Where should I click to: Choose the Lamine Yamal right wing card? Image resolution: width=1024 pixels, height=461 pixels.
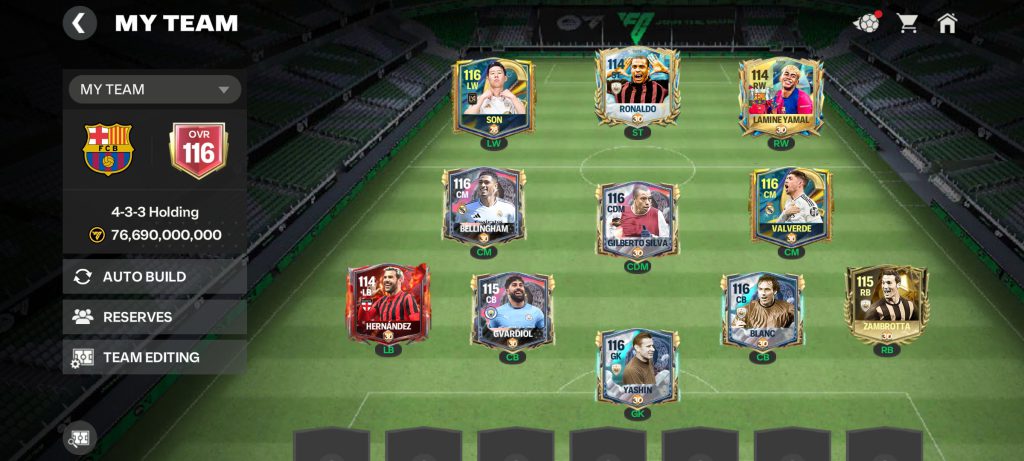click(781, 96)
